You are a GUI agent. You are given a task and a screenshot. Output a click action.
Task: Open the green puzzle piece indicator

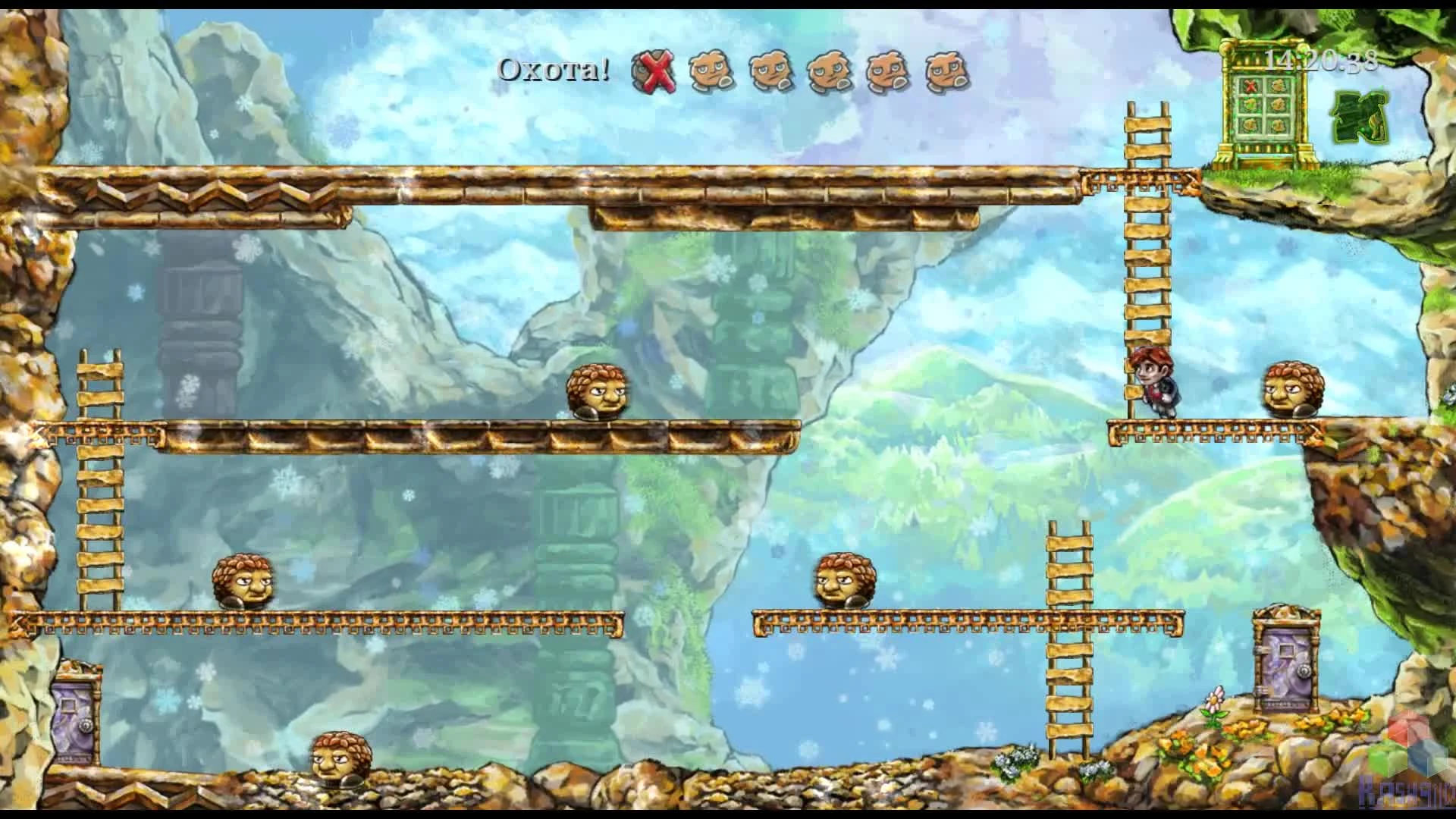tap(1361, 118)
